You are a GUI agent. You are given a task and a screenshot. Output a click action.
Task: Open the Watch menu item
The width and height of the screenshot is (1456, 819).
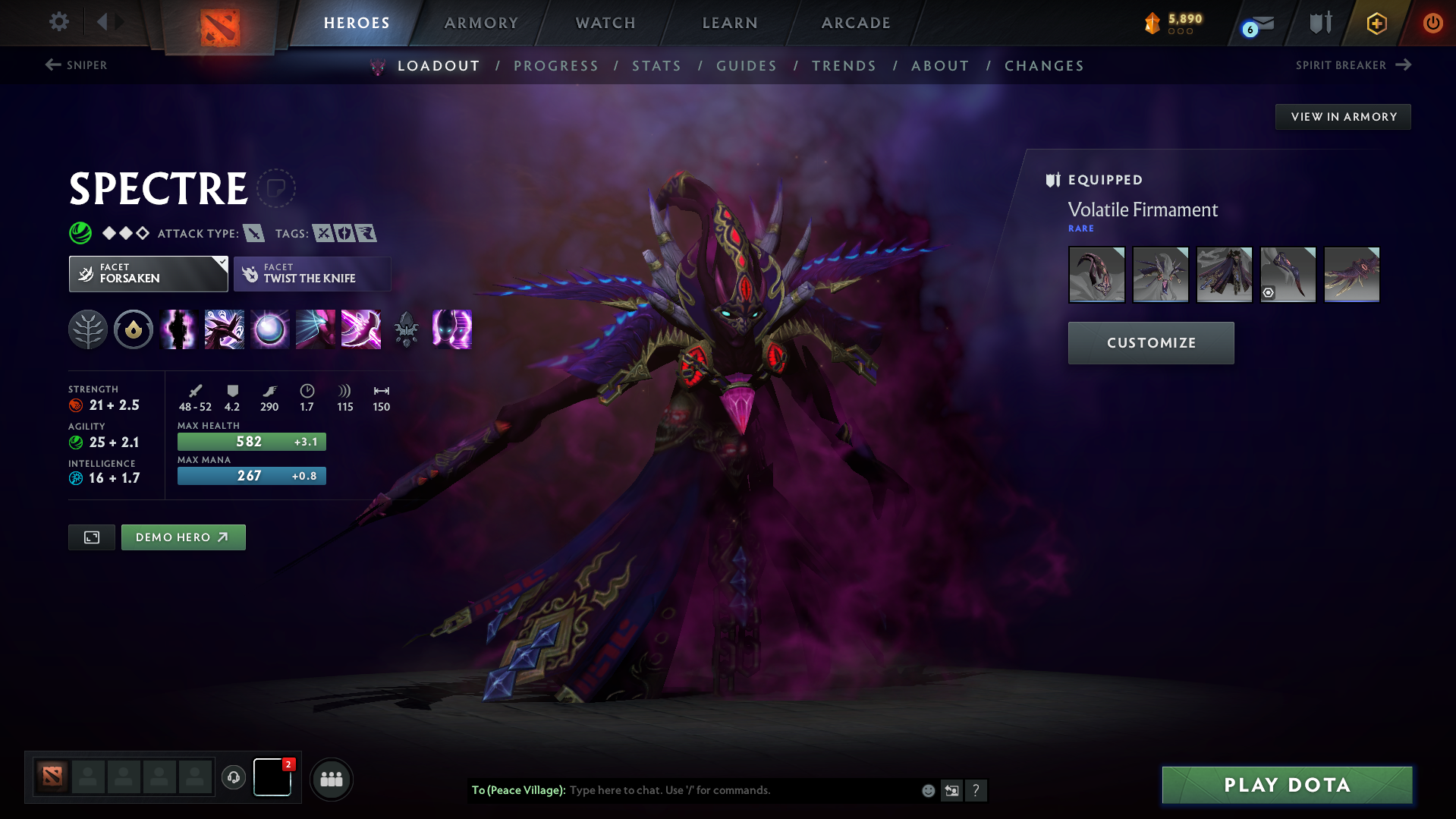[605, 23]
